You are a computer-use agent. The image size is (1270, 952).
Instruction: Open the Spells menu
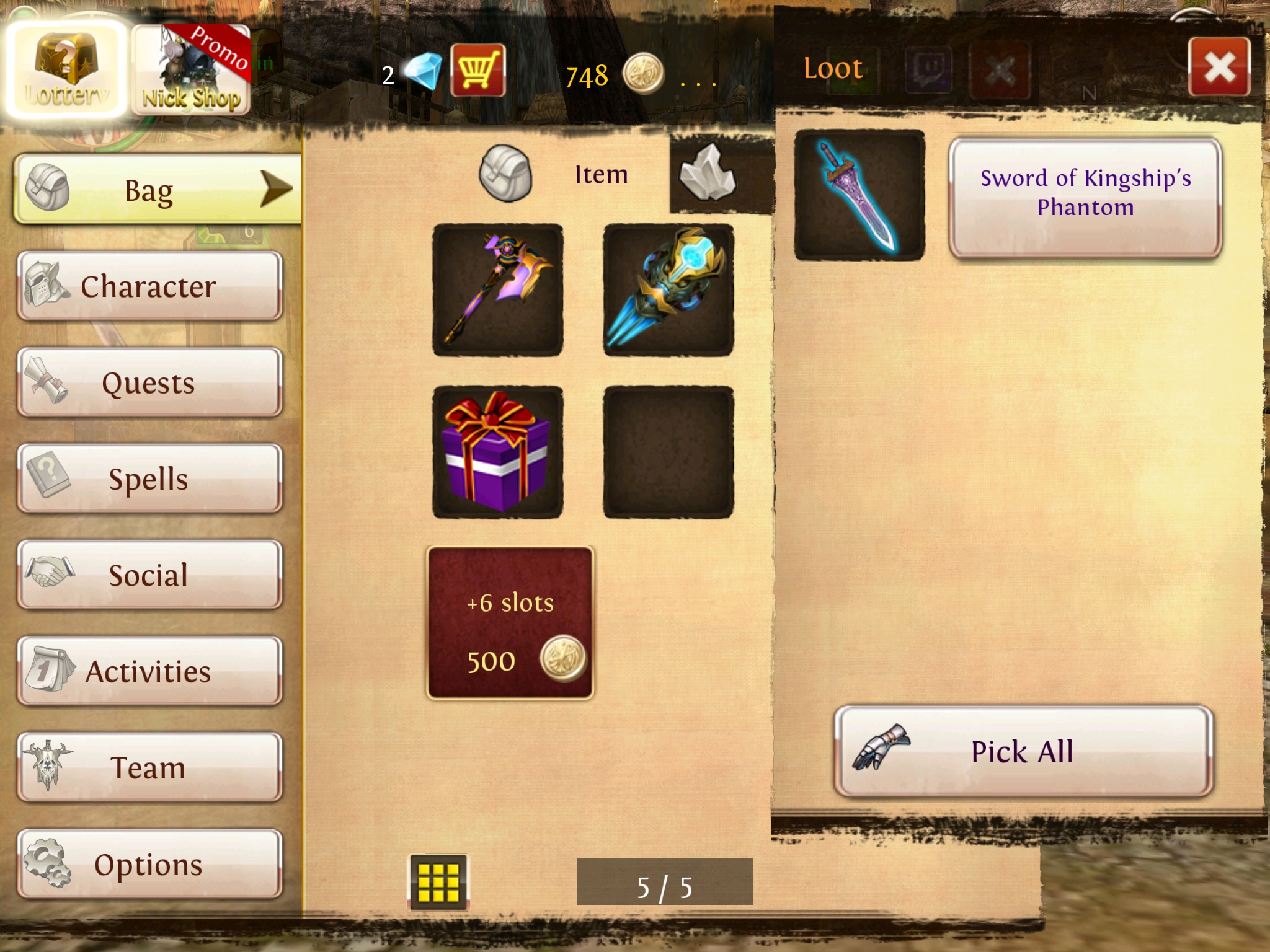(x=150, y=479)
